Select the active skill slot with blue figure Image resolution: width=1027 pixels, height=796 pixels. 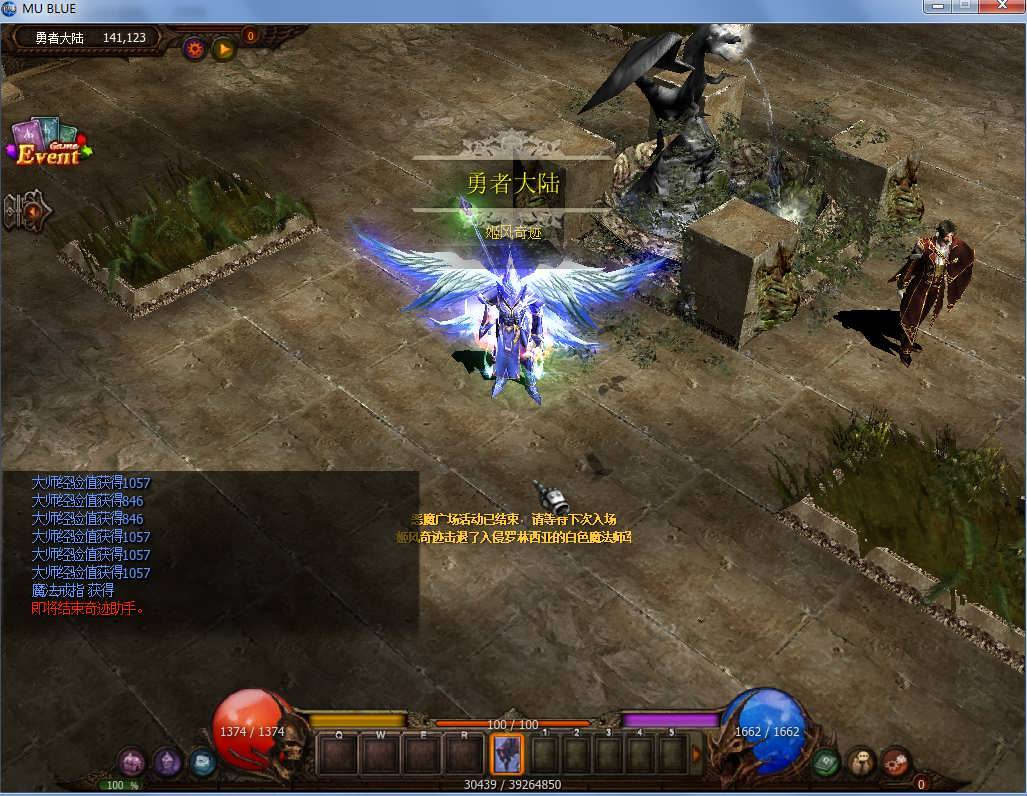(x=508, y=753)
